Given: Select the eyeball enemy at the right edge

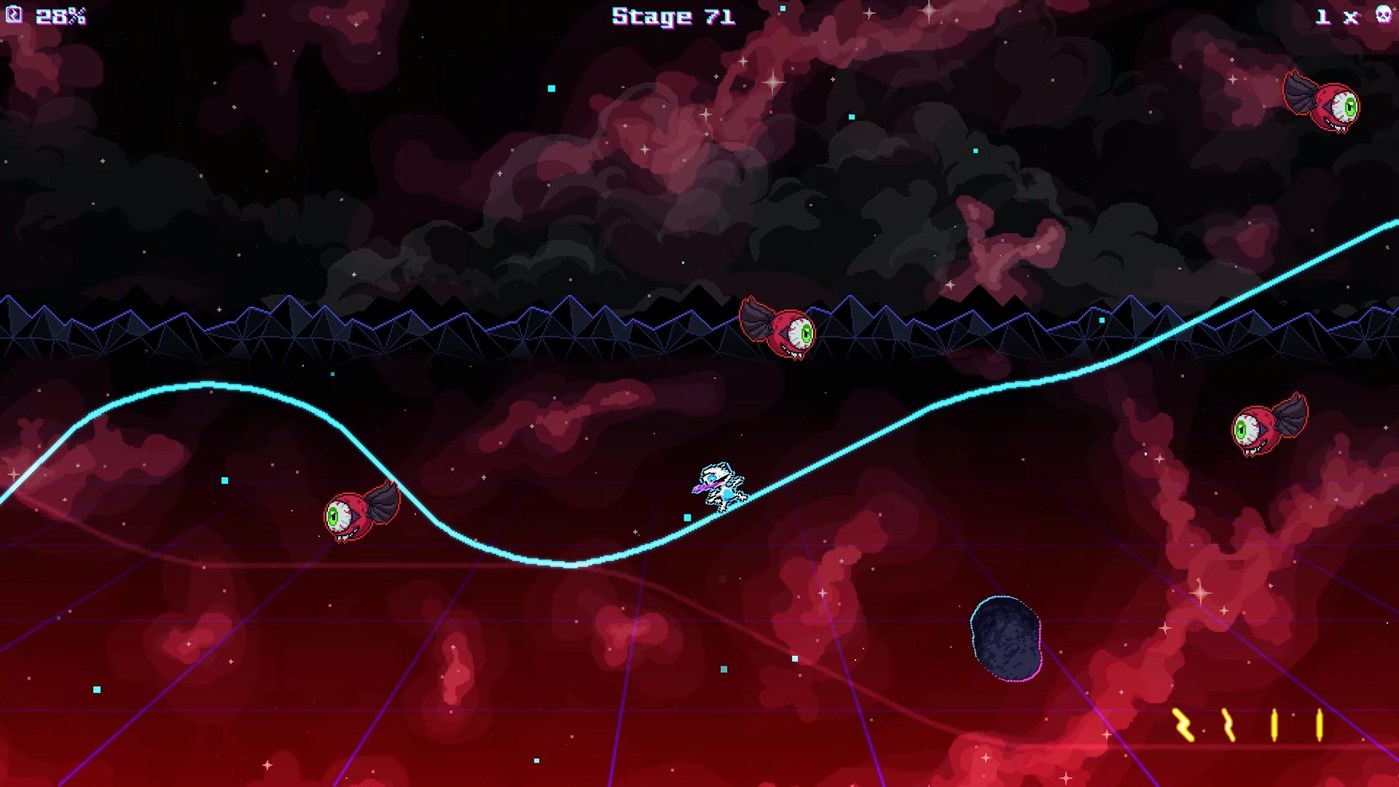Looking at the screenshot, I should pos(1270,430).
